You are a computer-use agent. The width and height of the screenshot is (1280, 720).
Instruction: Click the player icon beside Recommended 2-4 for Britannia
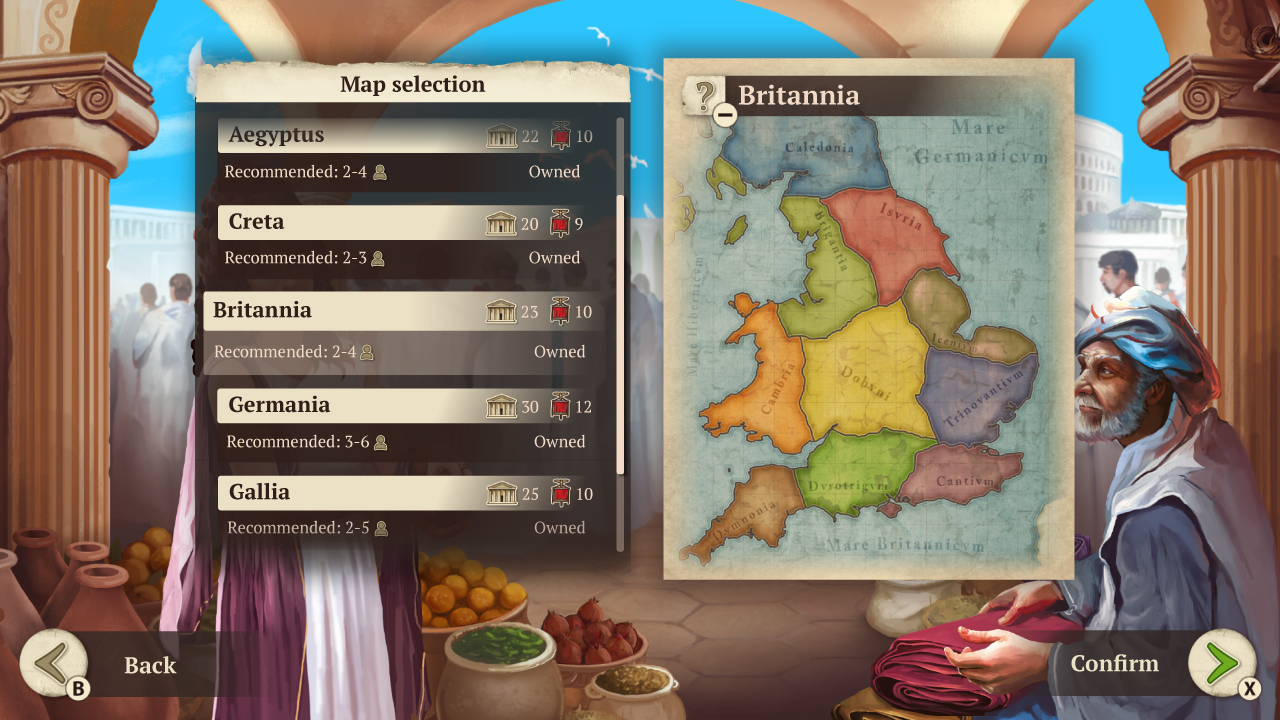point(368,352)
